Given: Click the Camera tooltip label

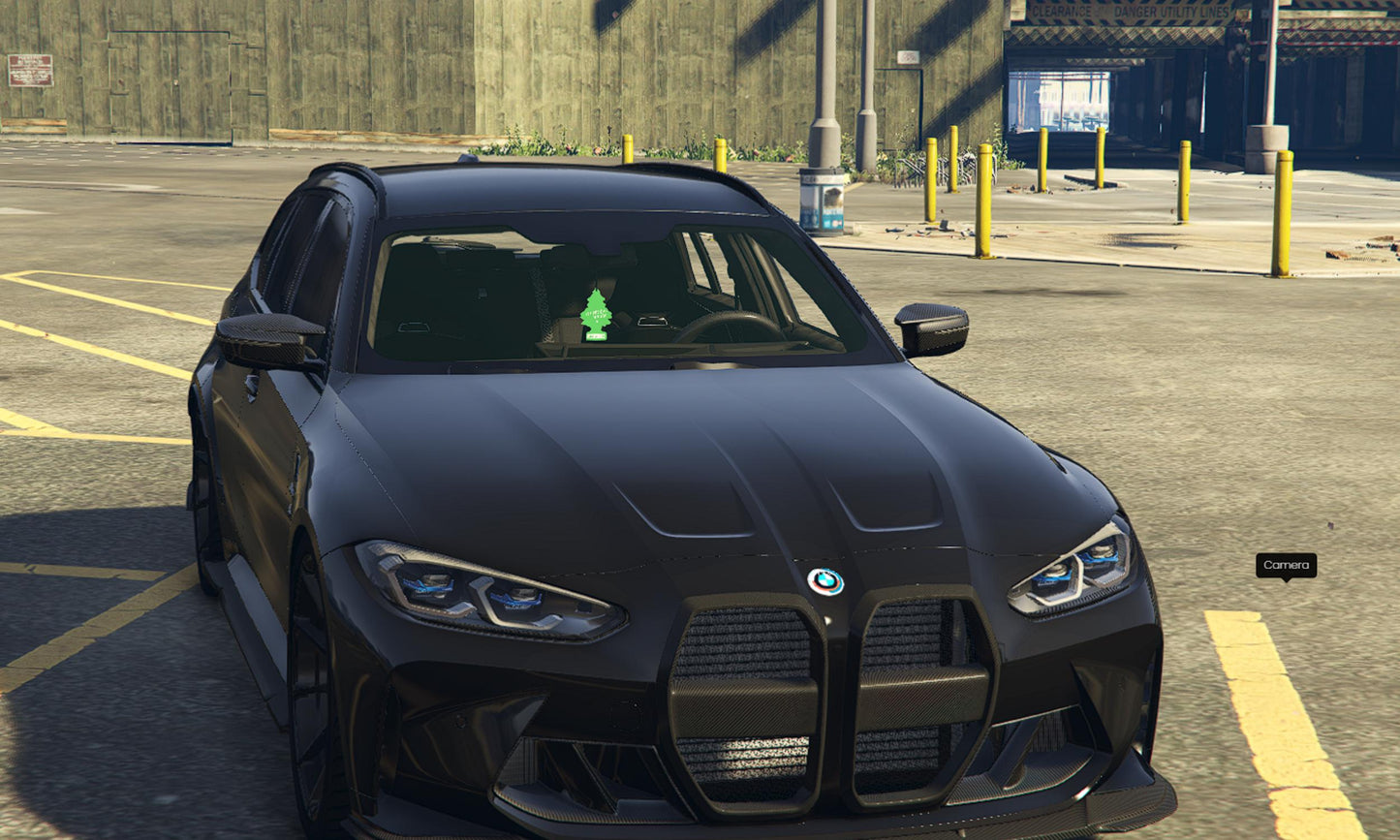Looking at the screenshot, I should (1286, 565).
